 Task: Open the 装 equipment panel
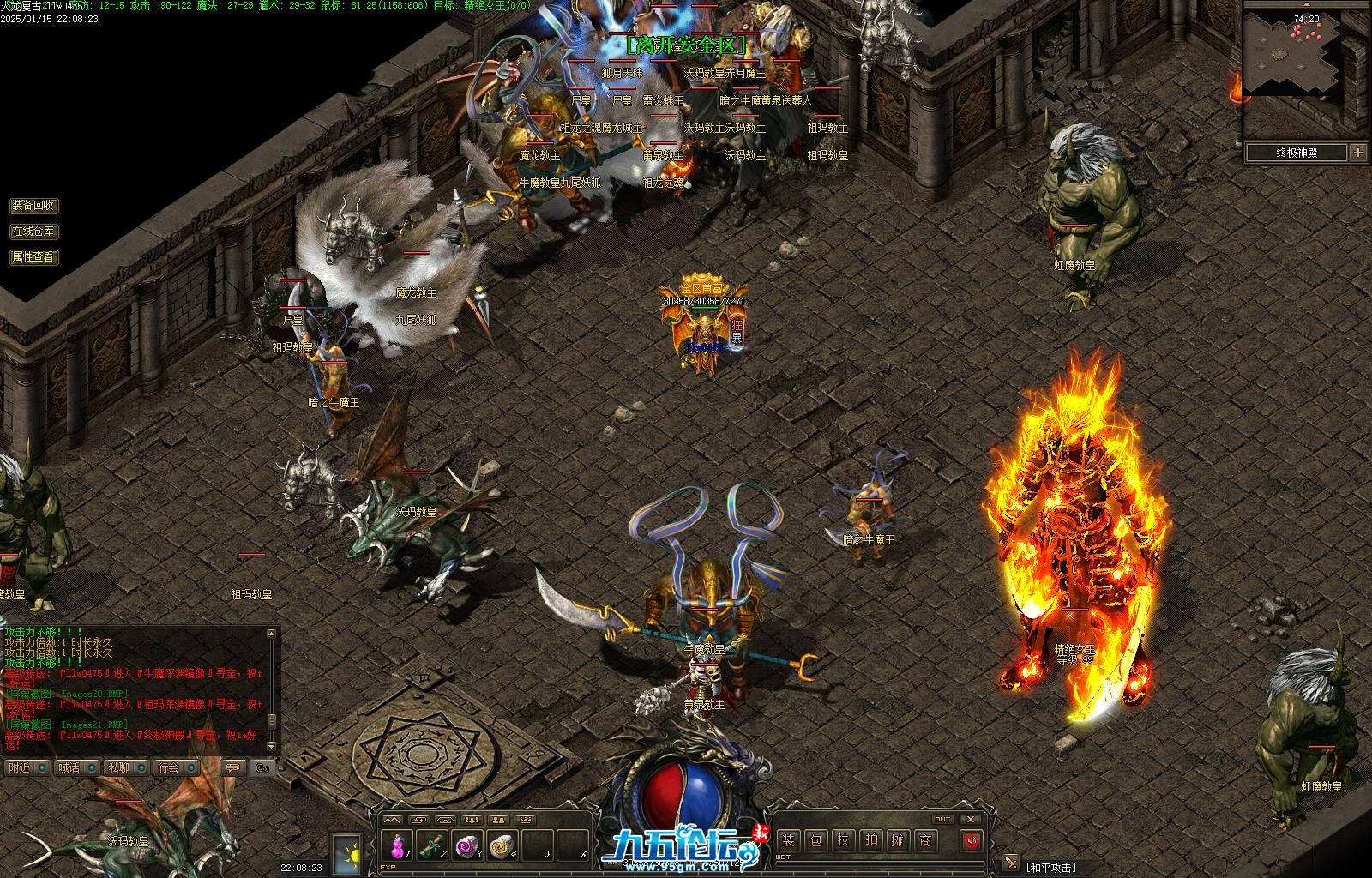[788, 840]
